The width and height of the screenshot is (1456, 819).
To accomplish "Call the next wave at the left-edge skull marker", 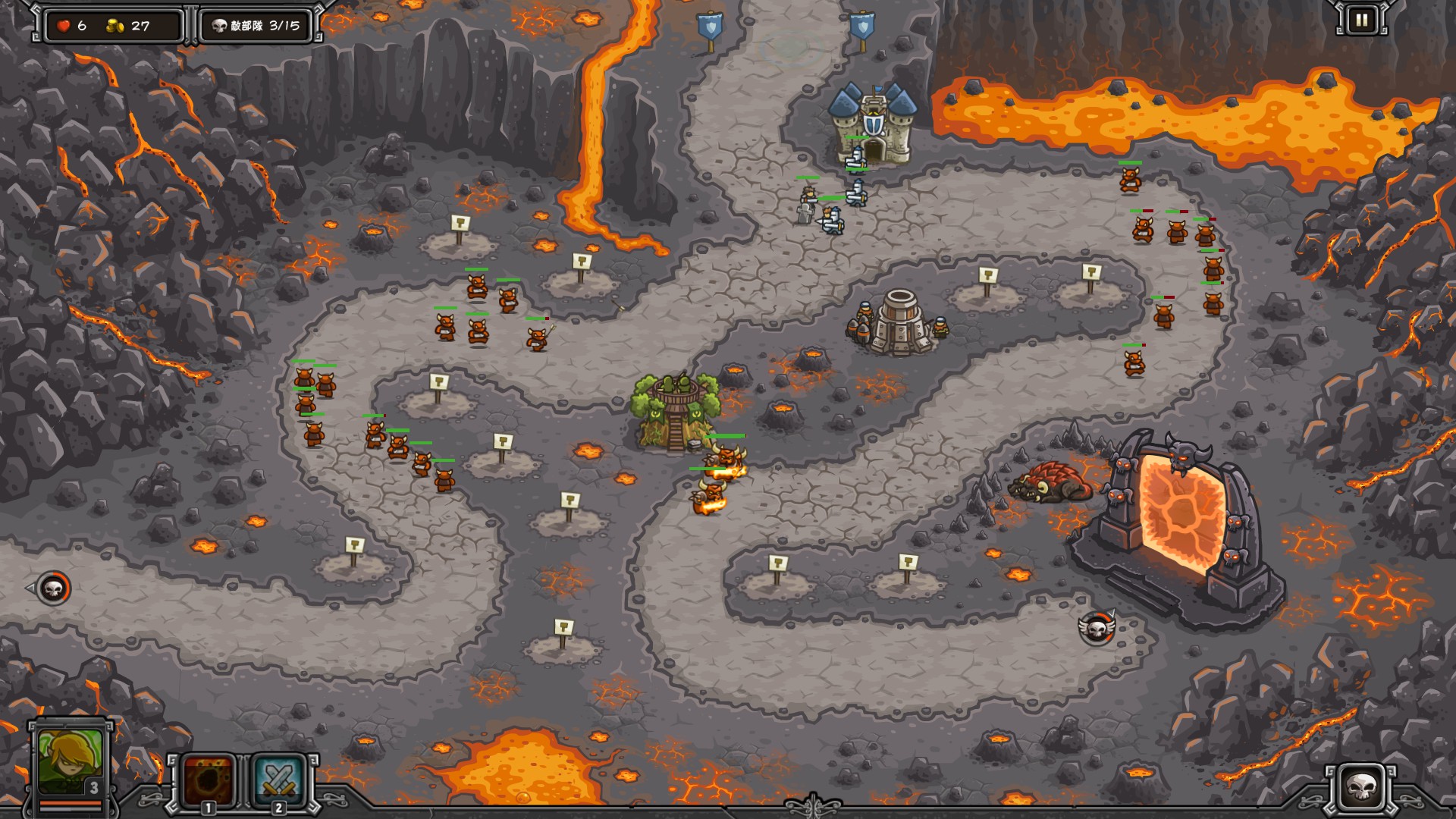I will 54,588.
